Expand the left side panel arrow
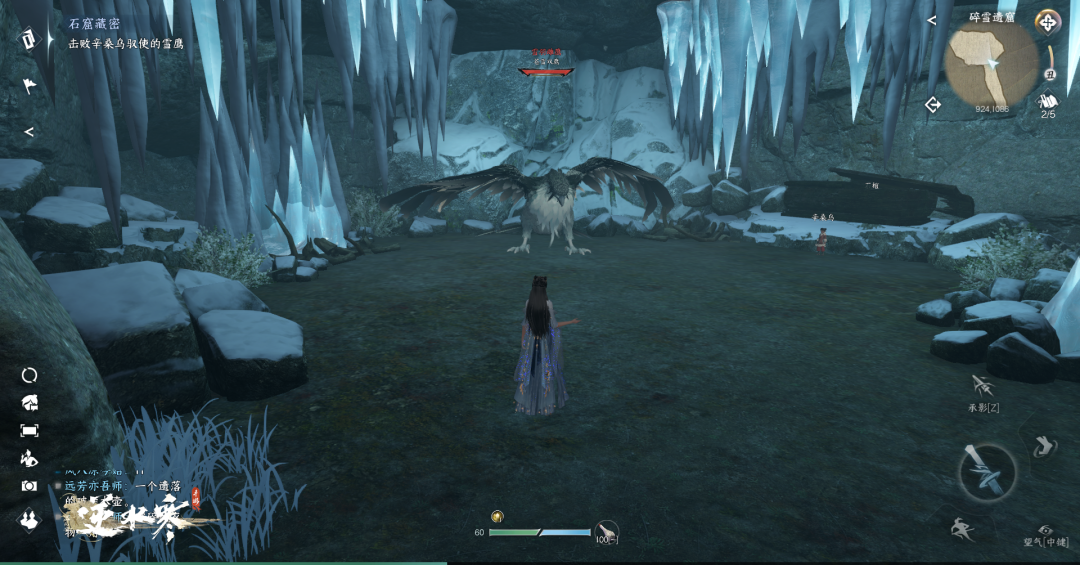 coord(29,131)
